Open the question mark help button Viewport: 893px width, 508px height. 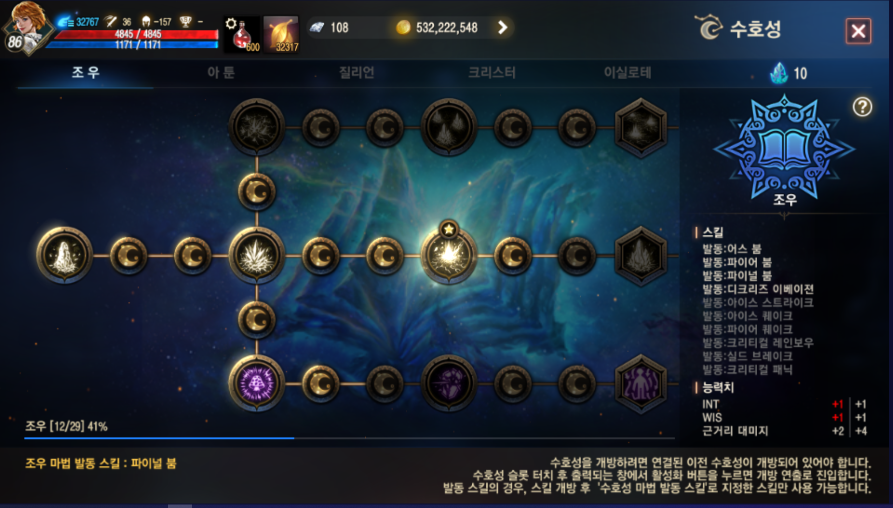pos(862,107)
